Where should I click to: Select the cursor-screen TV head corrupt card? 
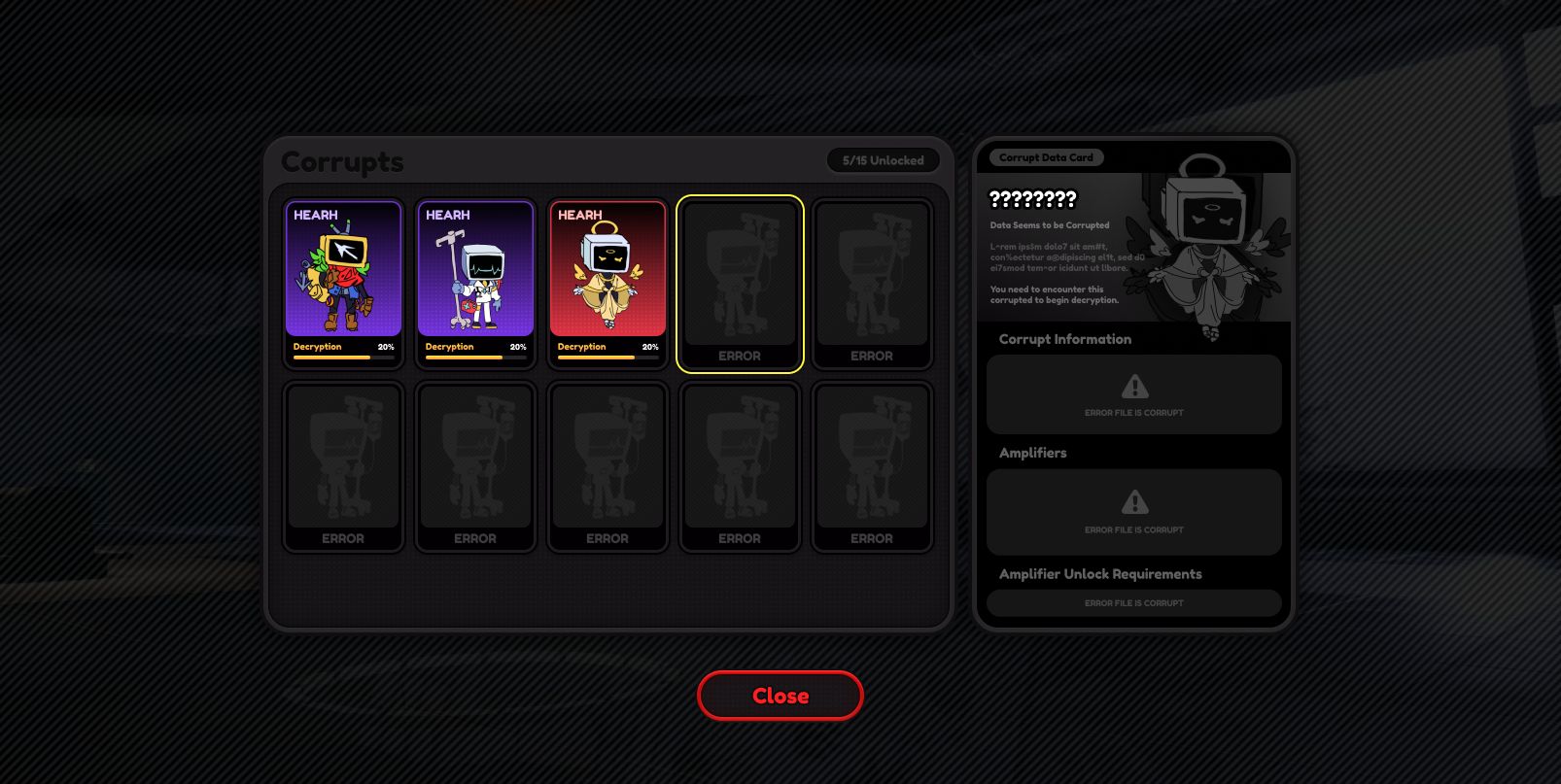[343, 283]
